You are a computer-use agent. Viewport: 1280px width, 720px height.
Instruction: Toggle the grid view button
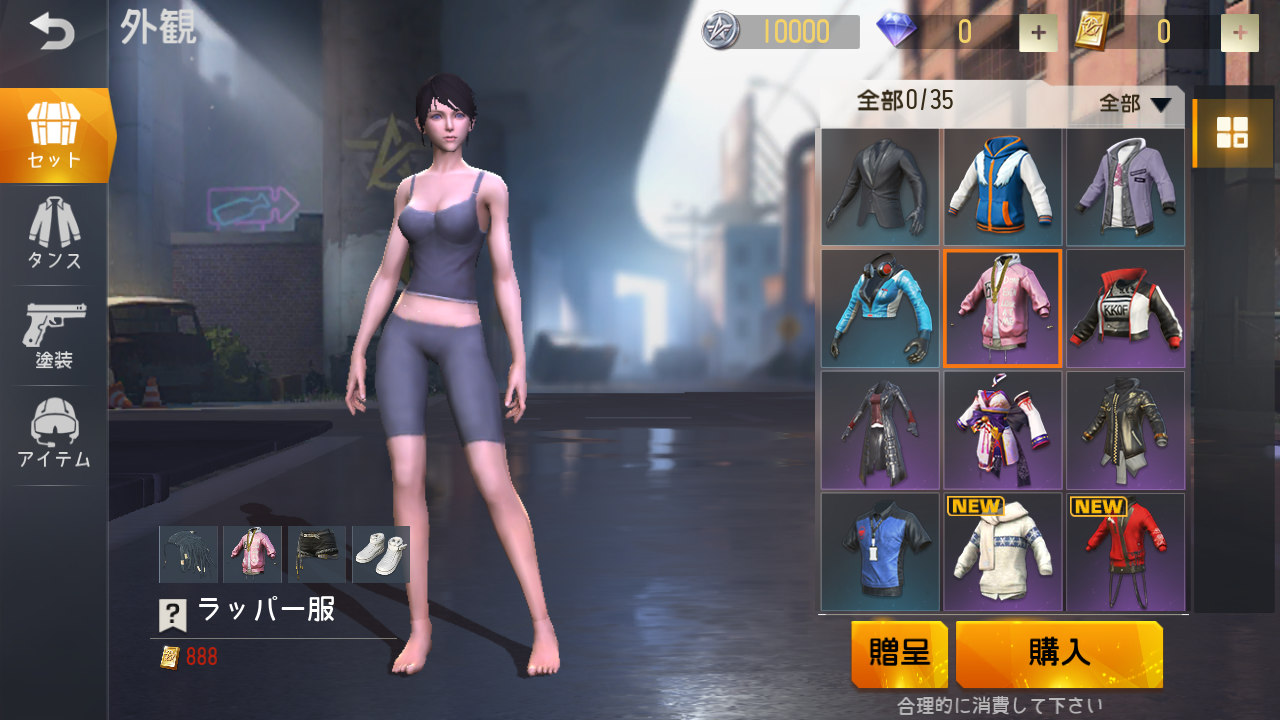(1231, 132)
